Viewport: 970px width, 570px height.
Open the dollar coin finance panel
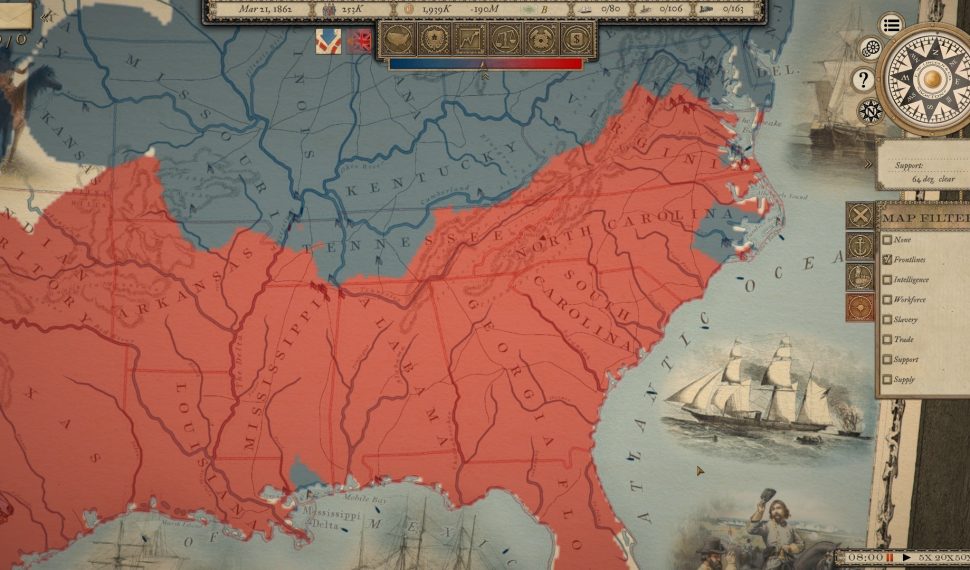(x=574, y=39)
